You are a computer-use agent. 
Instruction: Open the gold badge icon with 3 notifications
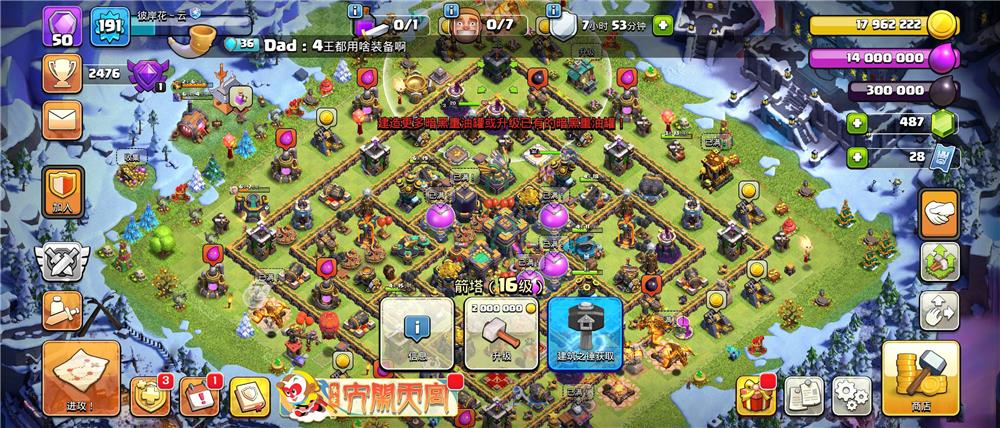tap(146, 397)
